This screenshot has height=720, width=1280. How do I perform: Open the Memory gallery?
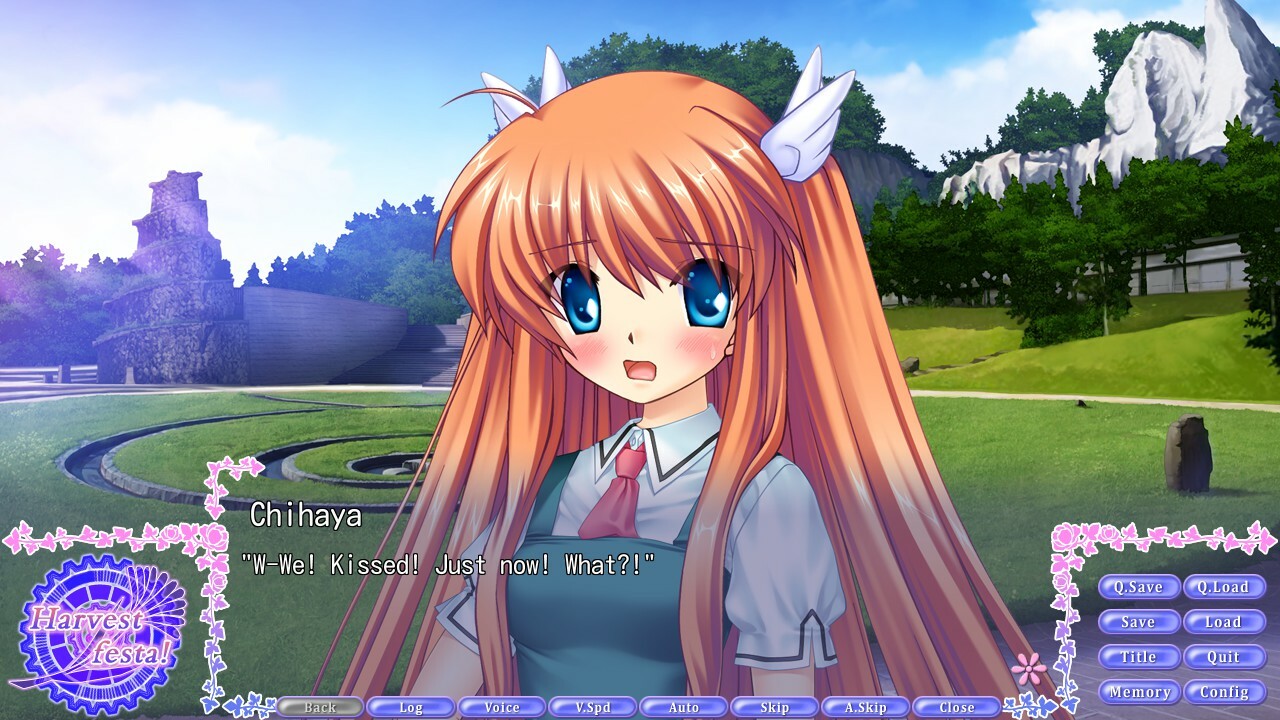(1140, 691)
